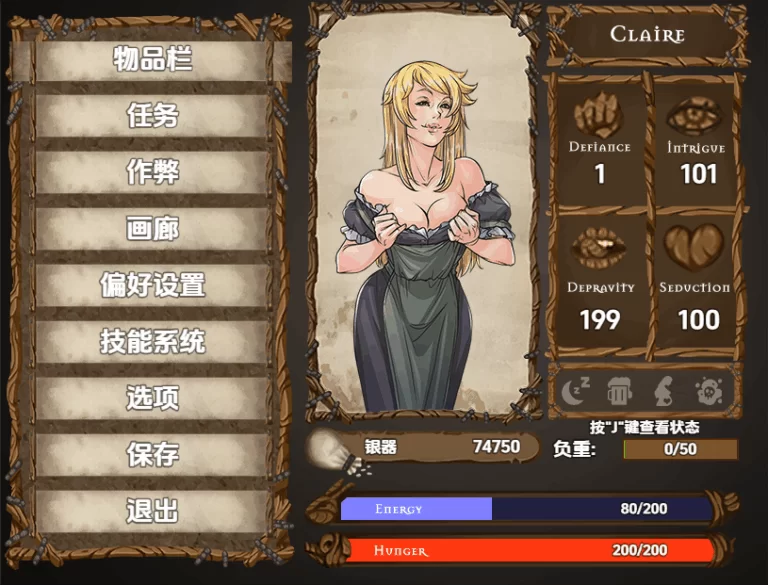View the 画廊 gallery
The height and width of the screenshot is (585, 768).
153,229
